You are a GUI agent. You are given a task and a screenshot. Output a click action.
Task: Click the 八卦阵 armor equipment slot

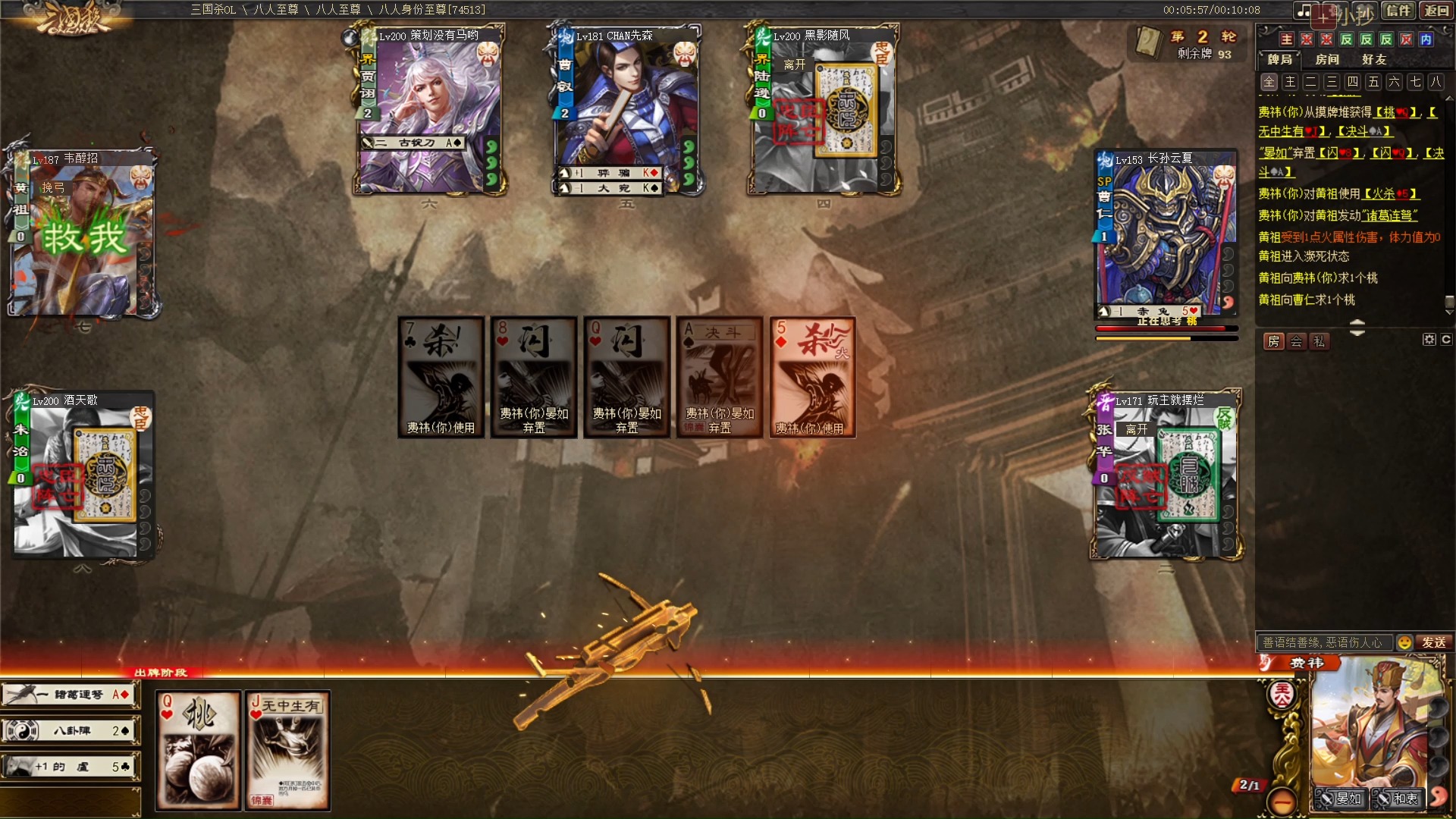[71, 731]
